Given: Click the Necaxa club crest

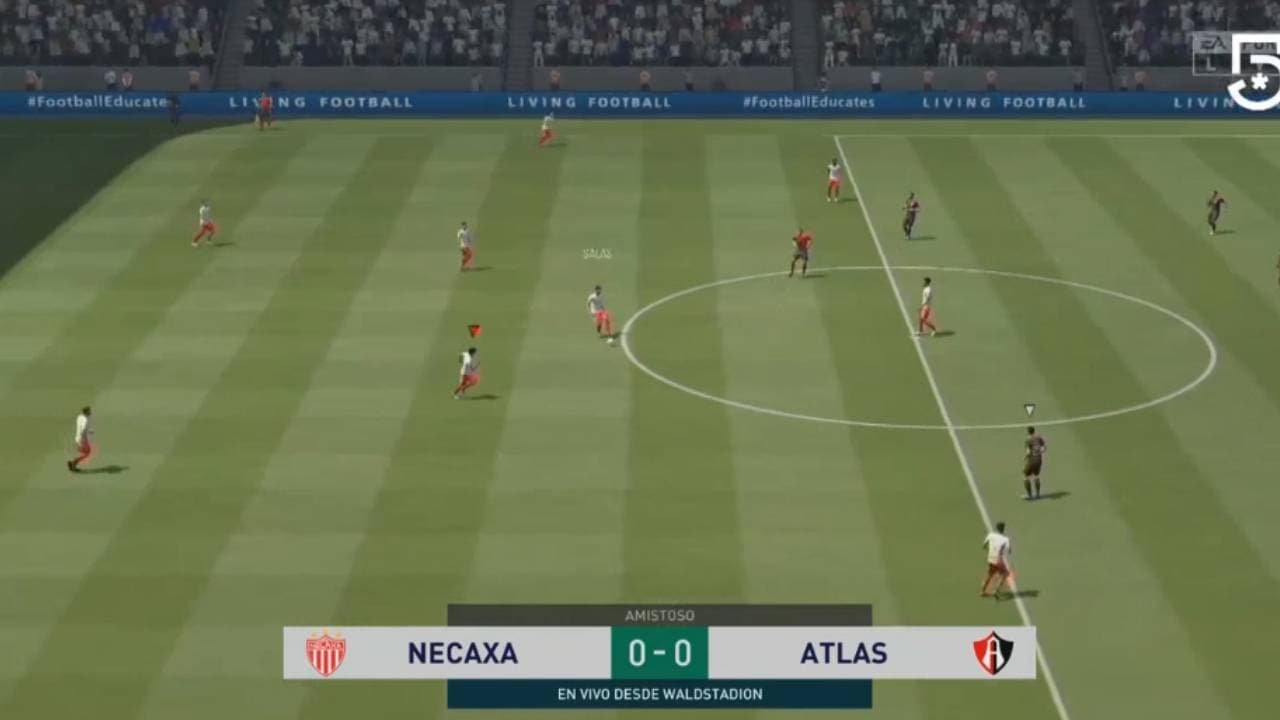Looking at the screenshot, I should point(327,654).
